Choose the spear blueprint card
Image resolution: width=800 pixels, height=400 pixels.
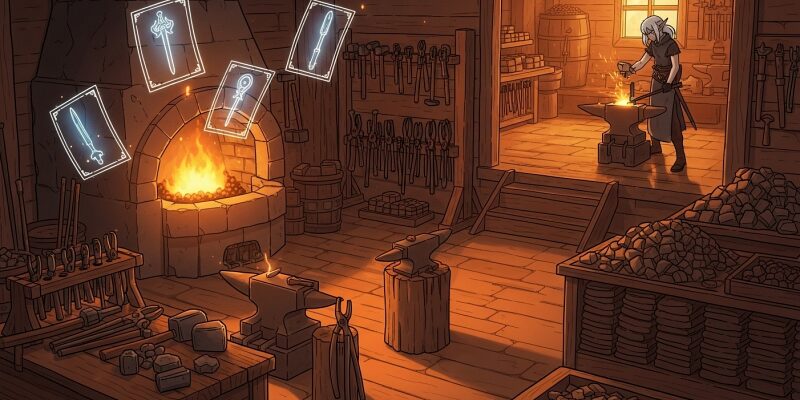coord(320,39)
